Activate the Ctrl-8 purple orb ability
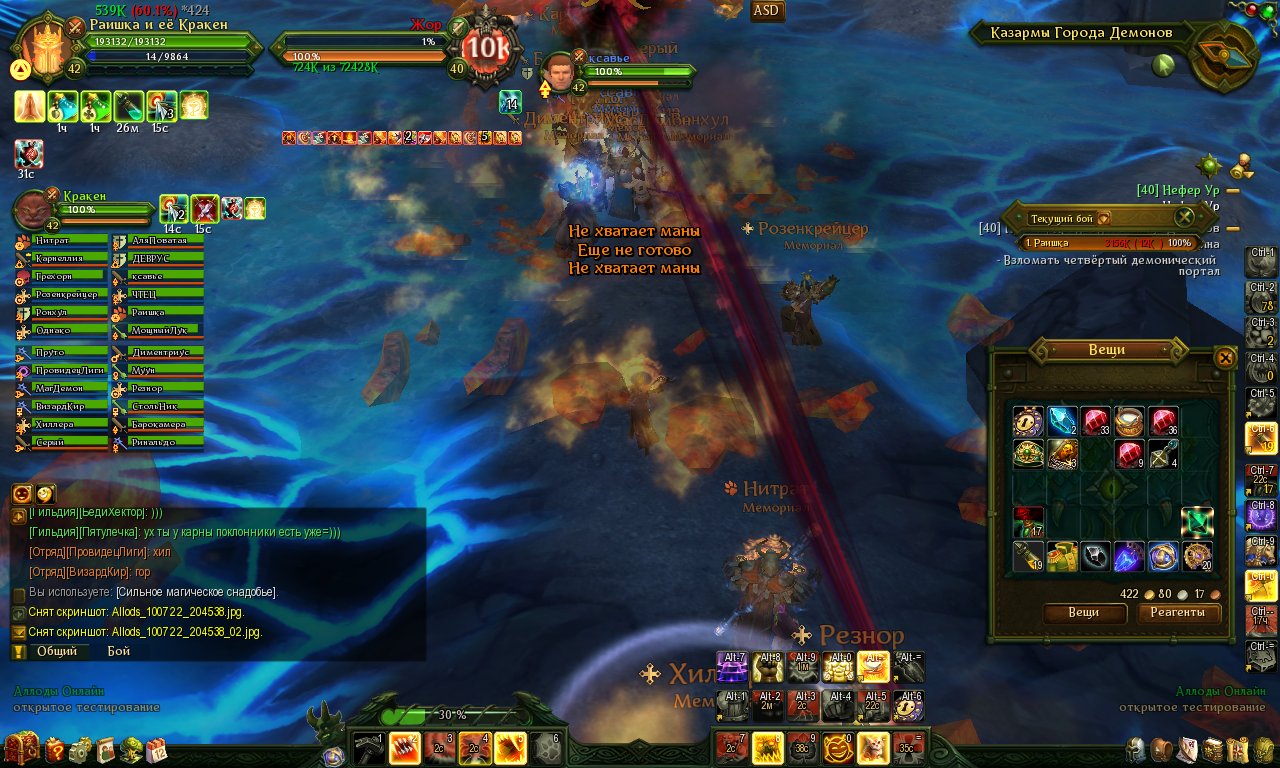The image size is (1280, 768). 1260,514
